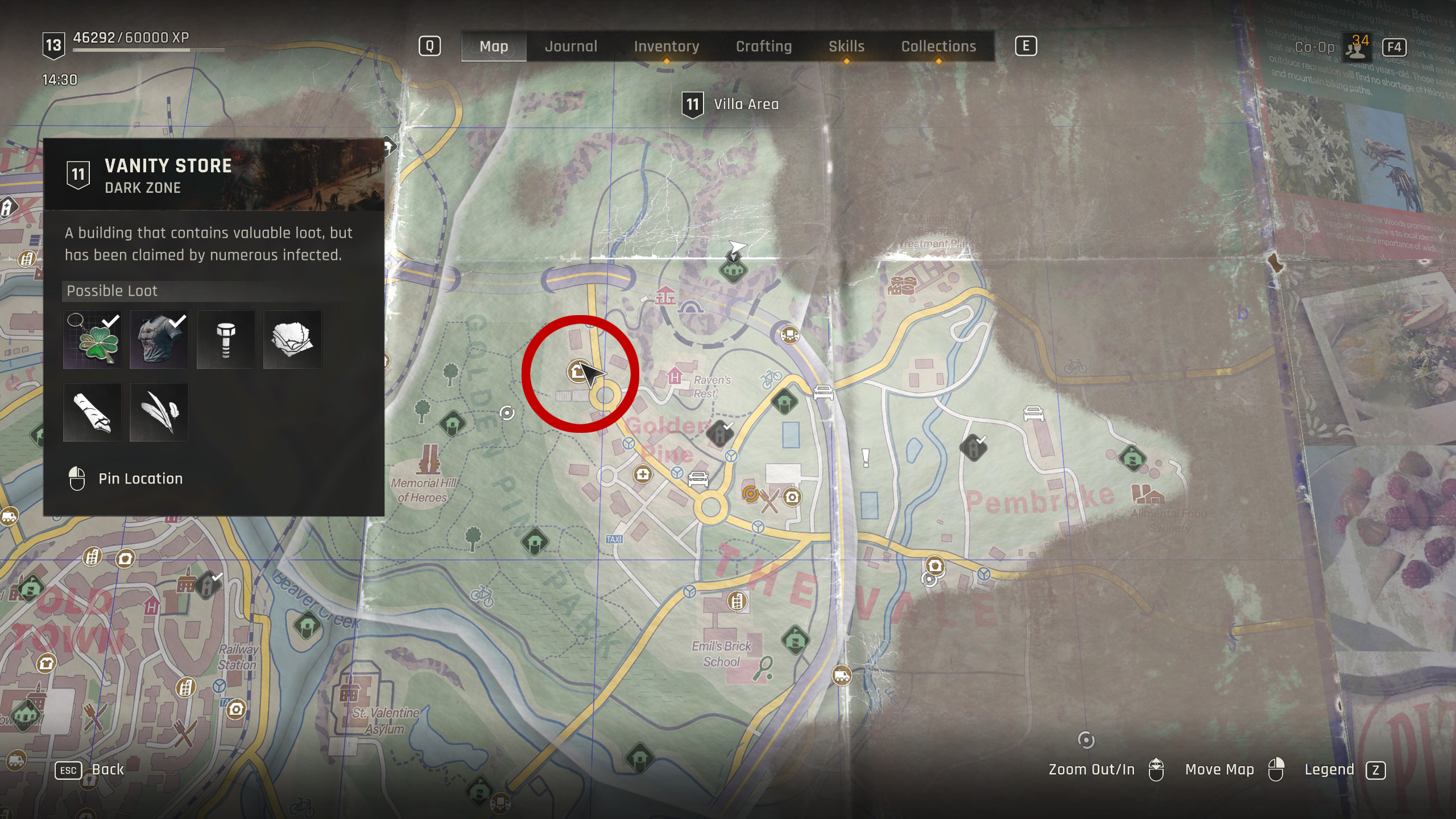
Task: Open the Collections tab
Action: 938,46
